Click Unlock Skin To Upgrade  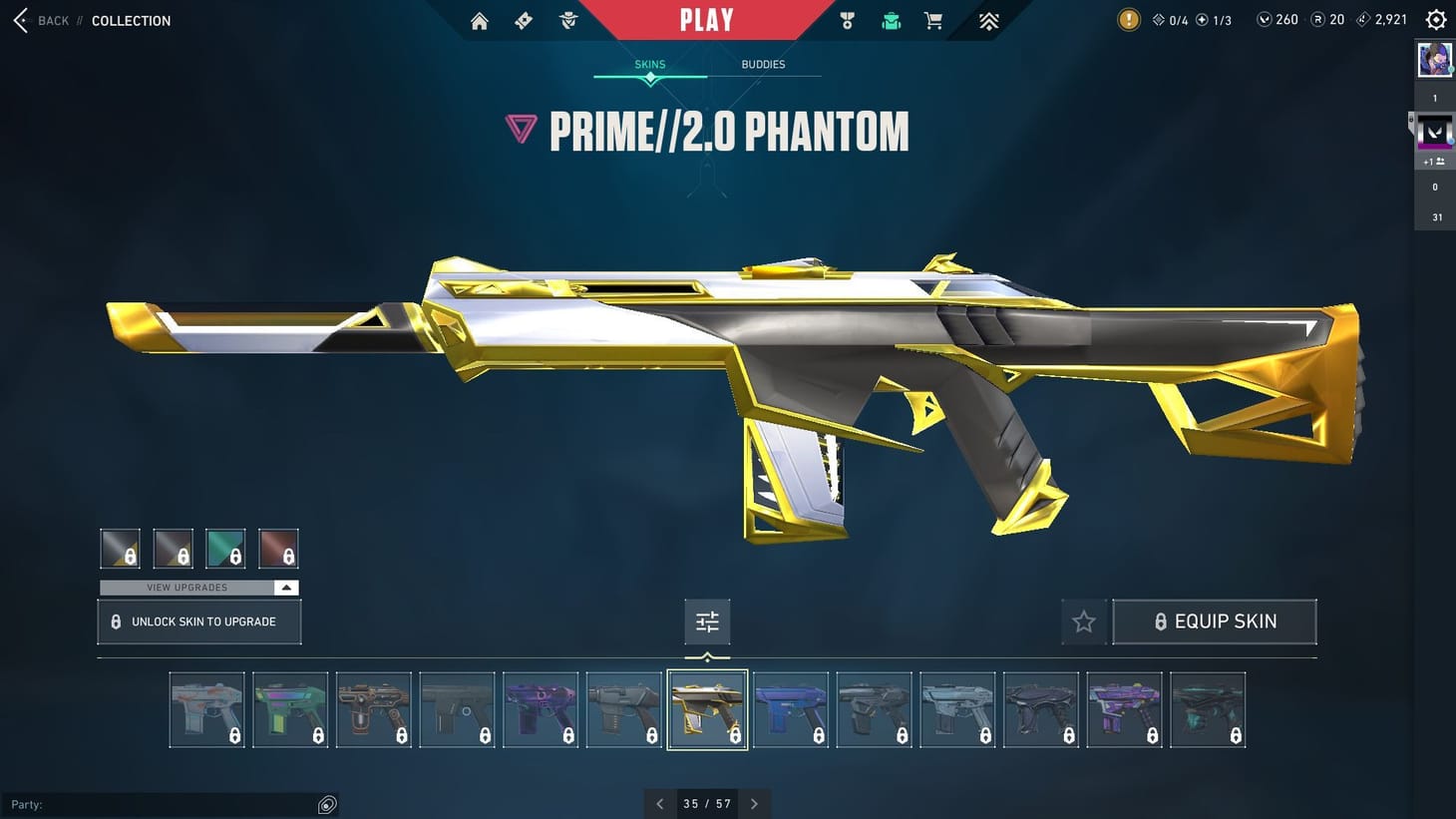tap(198, 620)
